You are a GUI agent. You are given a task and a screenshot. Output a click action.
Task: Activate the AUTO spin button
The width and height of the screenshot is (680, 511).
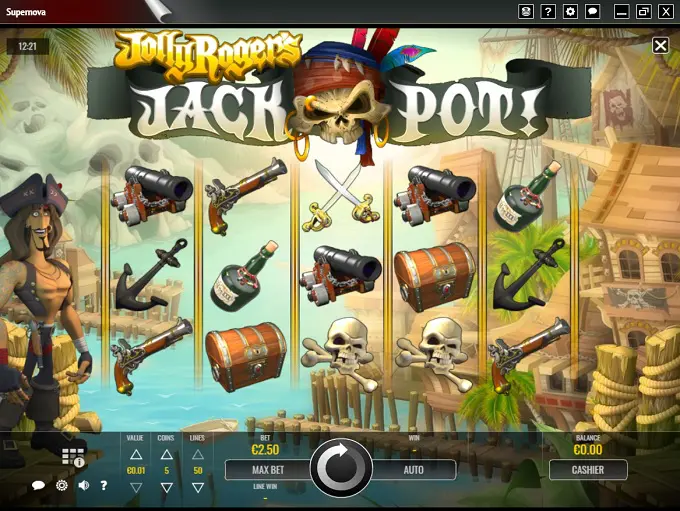coord(414,469)
